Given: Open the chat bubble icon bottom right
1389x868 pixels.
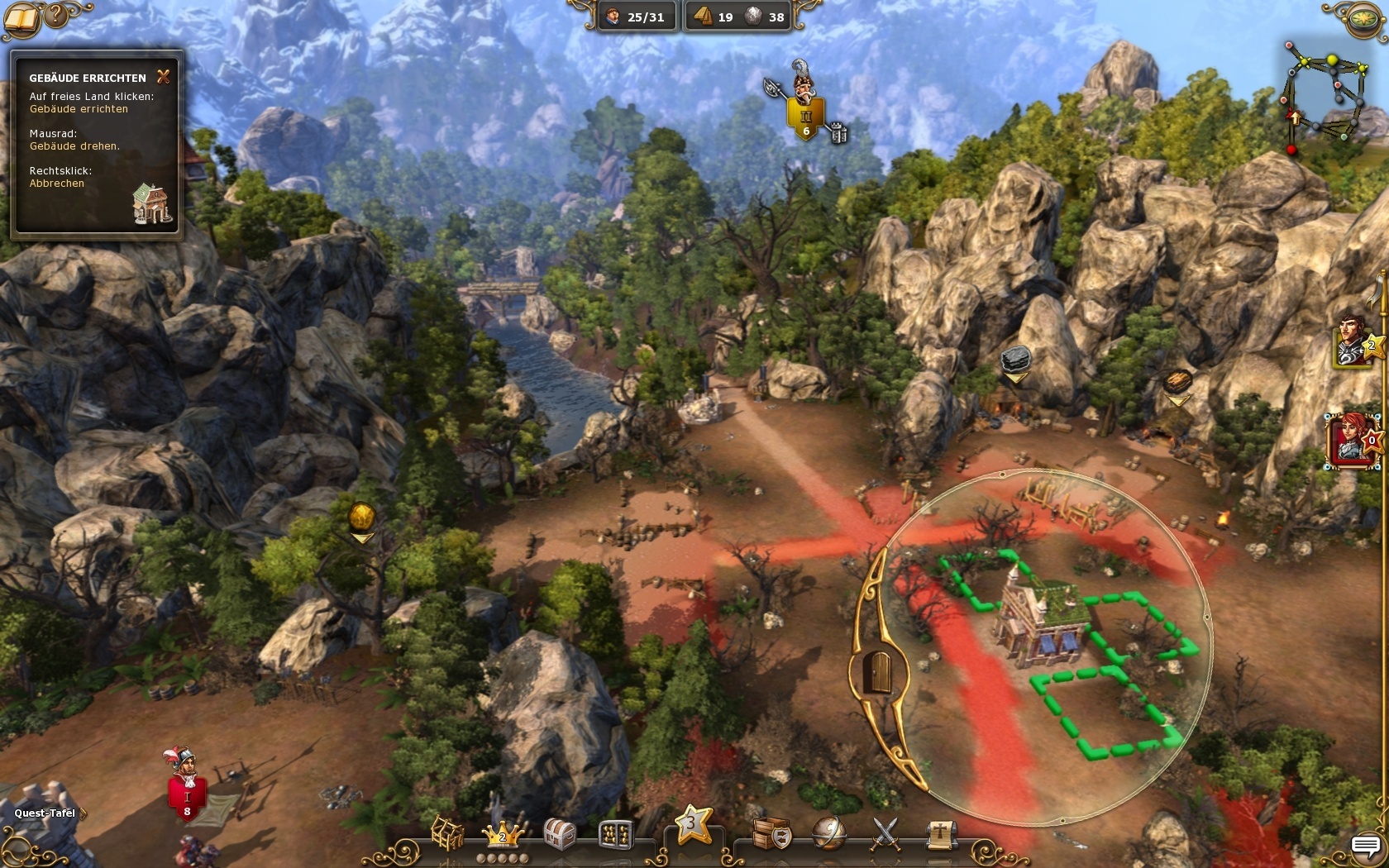Looking at the screenshot, I should 1366,847.
